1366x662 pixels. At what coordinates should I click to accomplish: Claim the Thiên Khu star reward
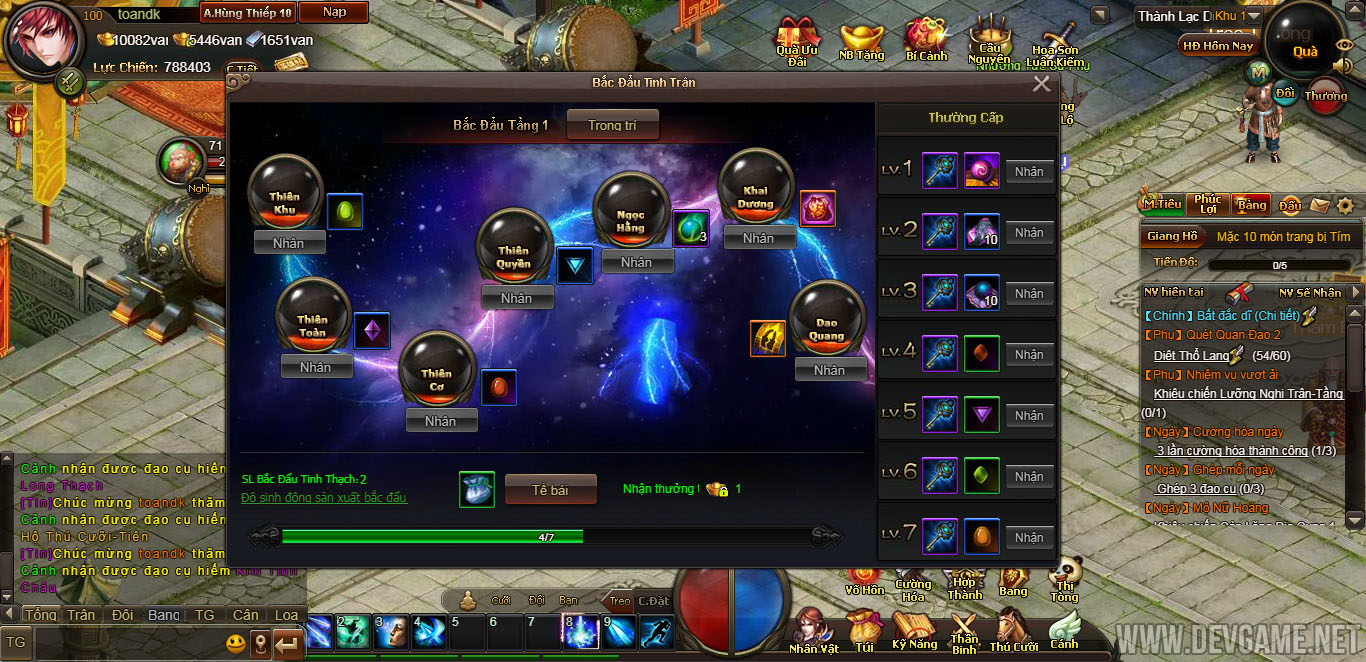point(289,243)
